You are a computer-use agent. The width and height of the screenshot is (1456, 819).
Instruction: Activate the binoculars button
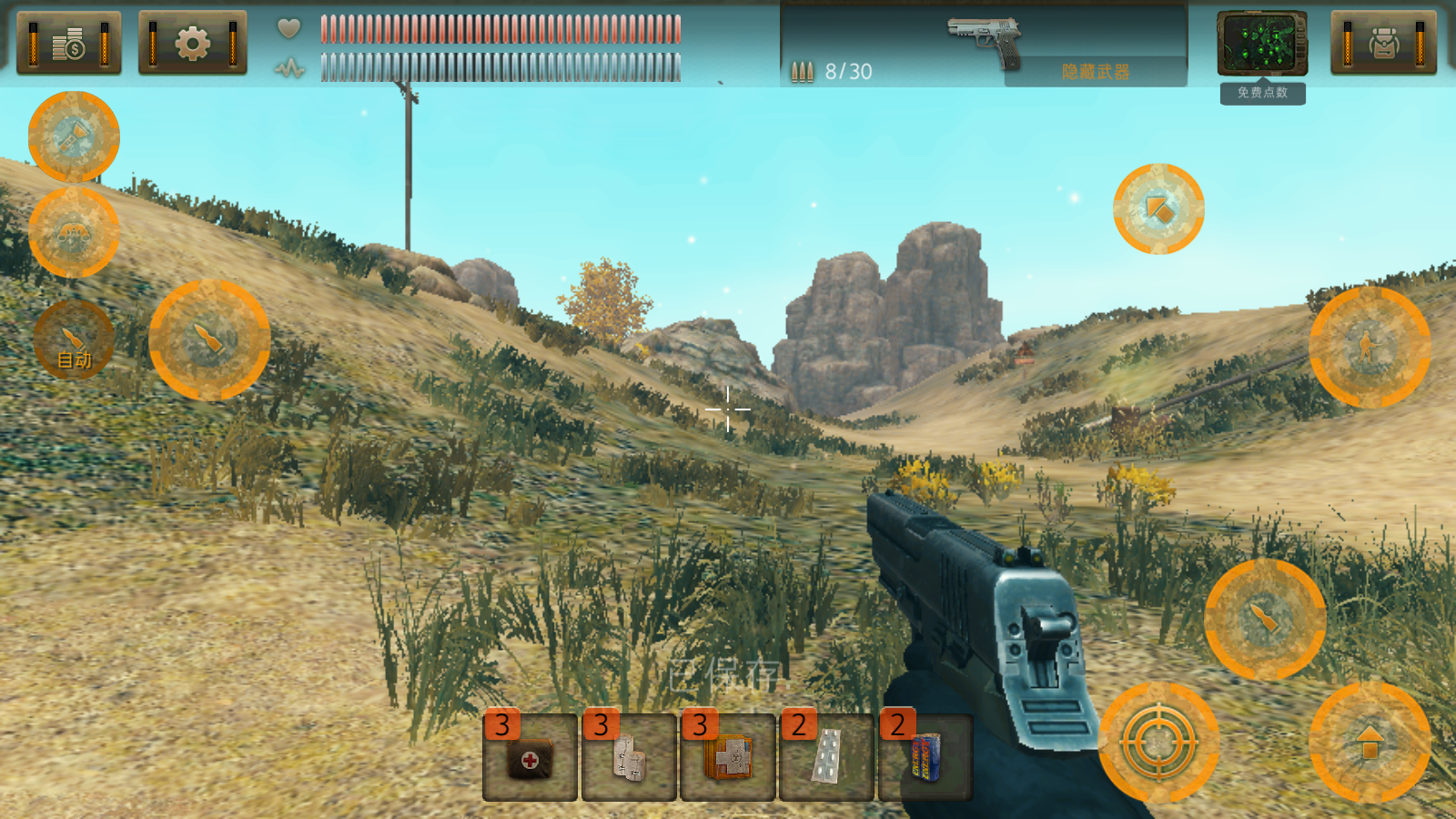(x=74, y=233)
